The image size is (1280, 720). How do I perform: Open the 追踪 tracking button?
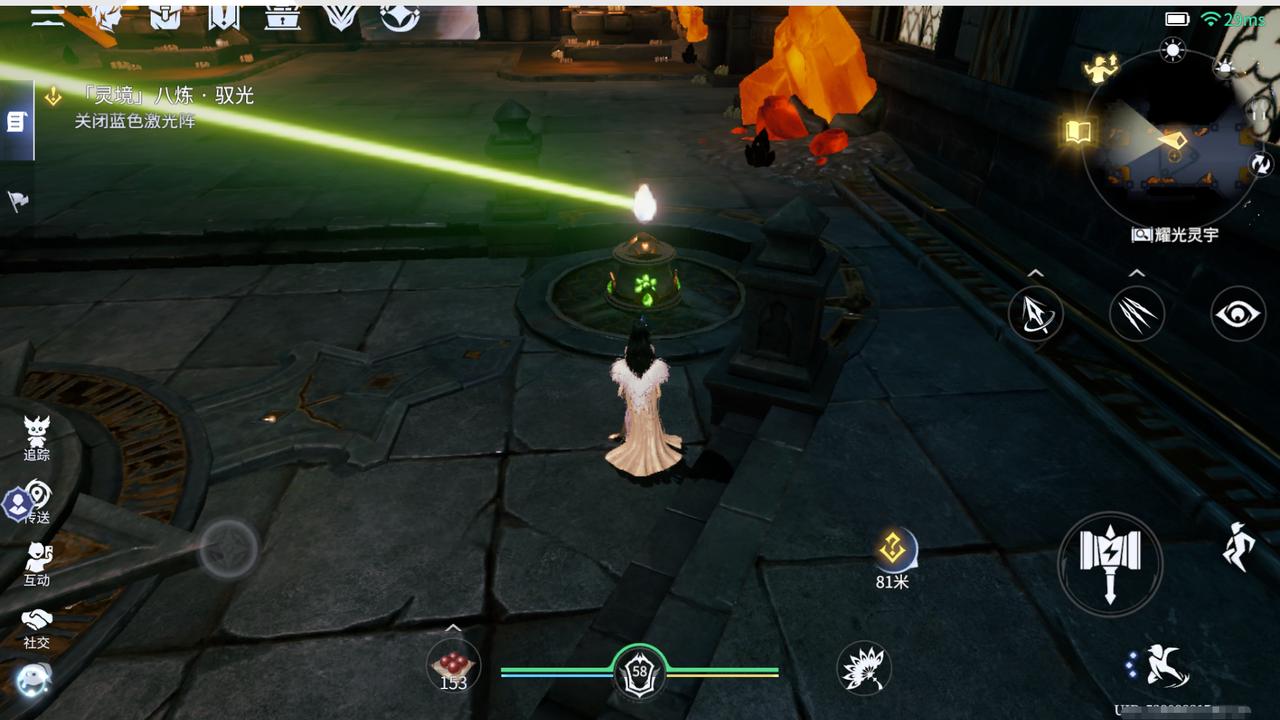pos(37,438)
